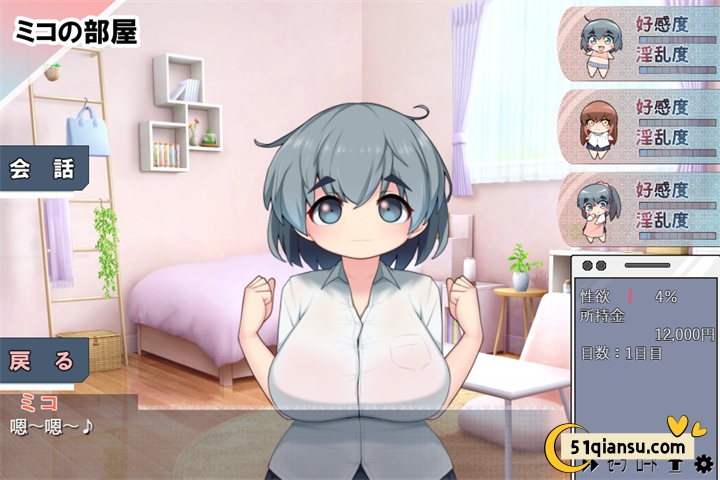Click the T-shaped text icon
The height and width of the screenshot is (480, 720).
click(675, 465)
